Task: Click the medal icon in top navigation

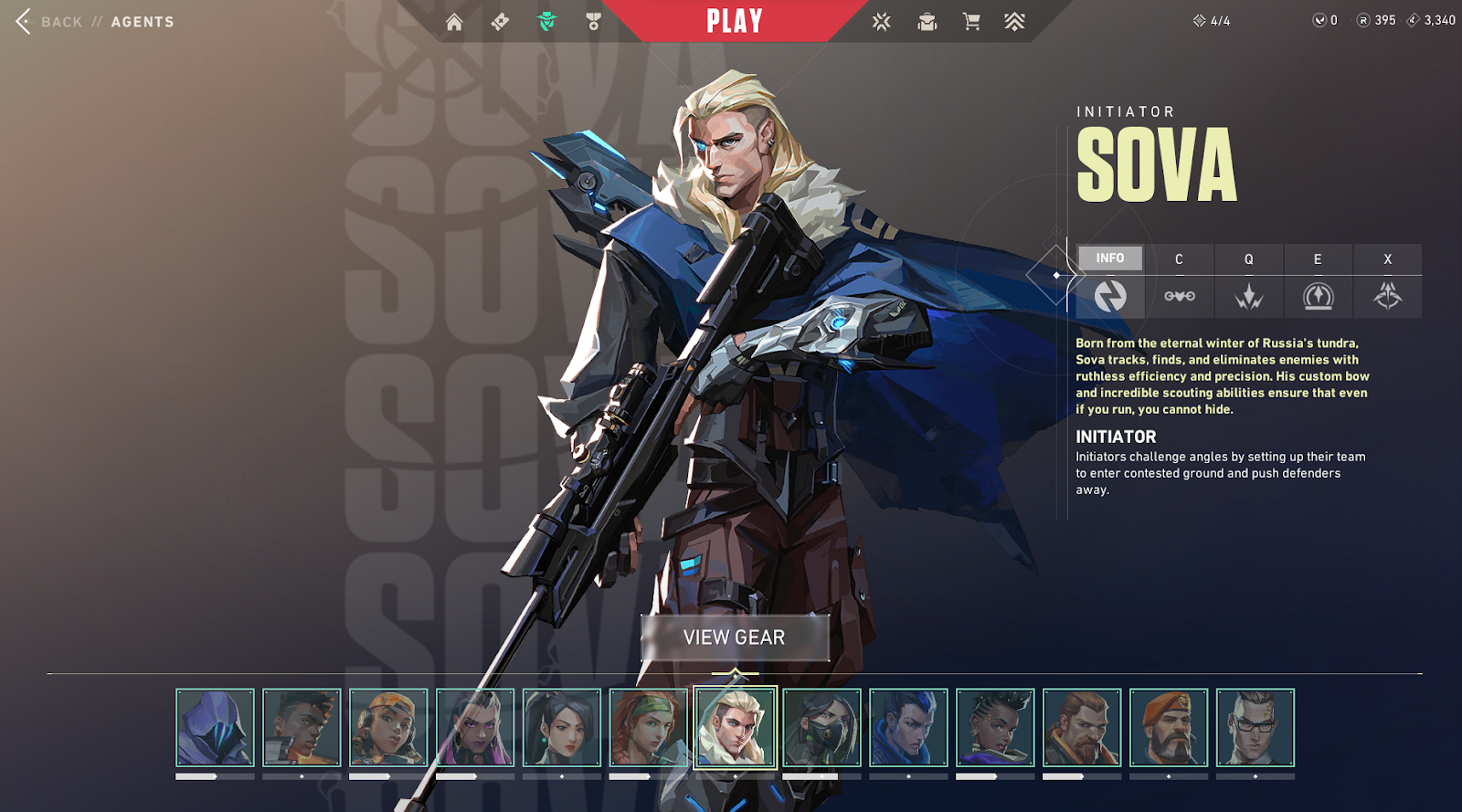Action: 593,22
